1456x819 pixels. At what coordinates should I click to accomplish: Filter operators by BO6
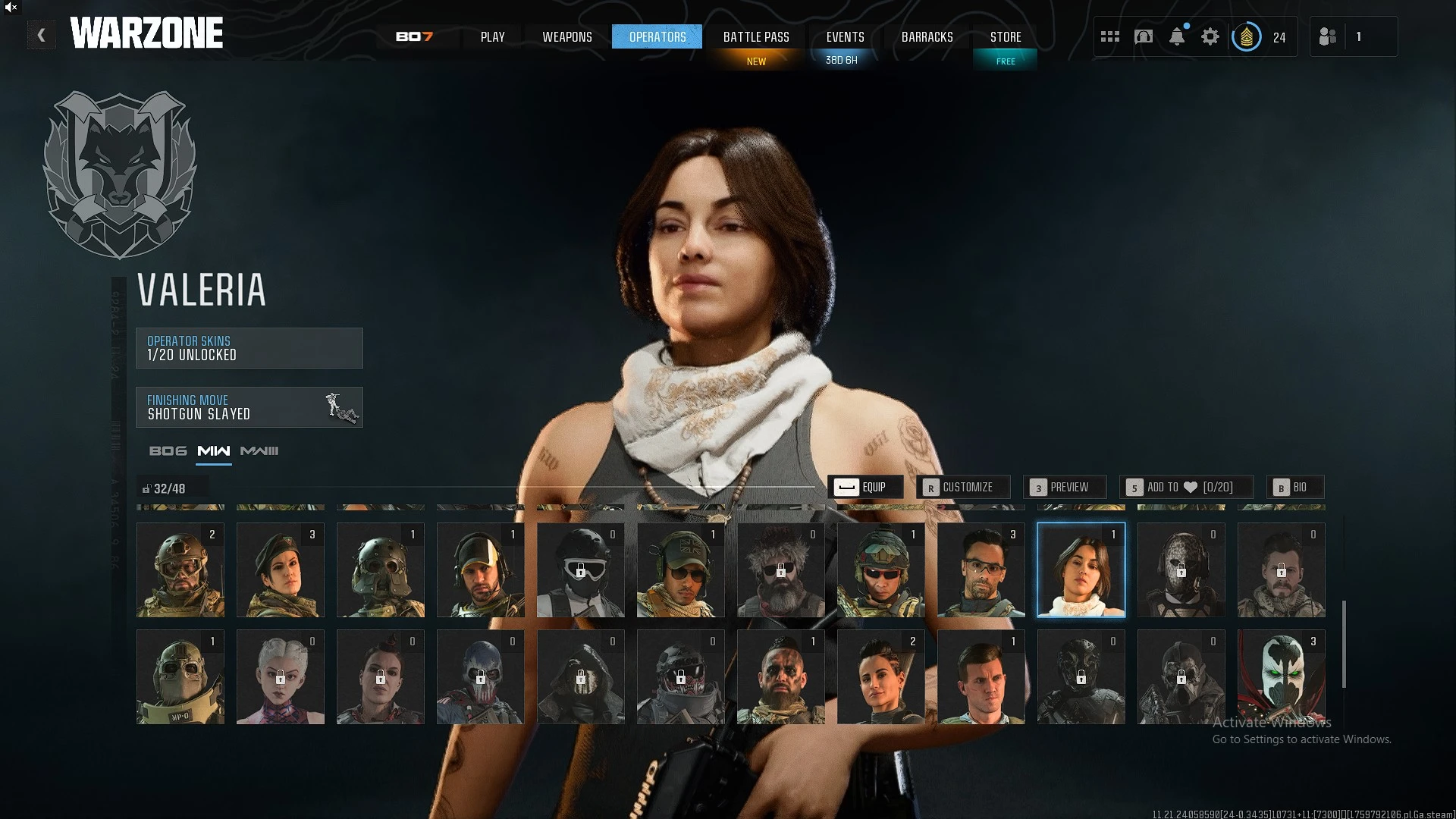168,451
